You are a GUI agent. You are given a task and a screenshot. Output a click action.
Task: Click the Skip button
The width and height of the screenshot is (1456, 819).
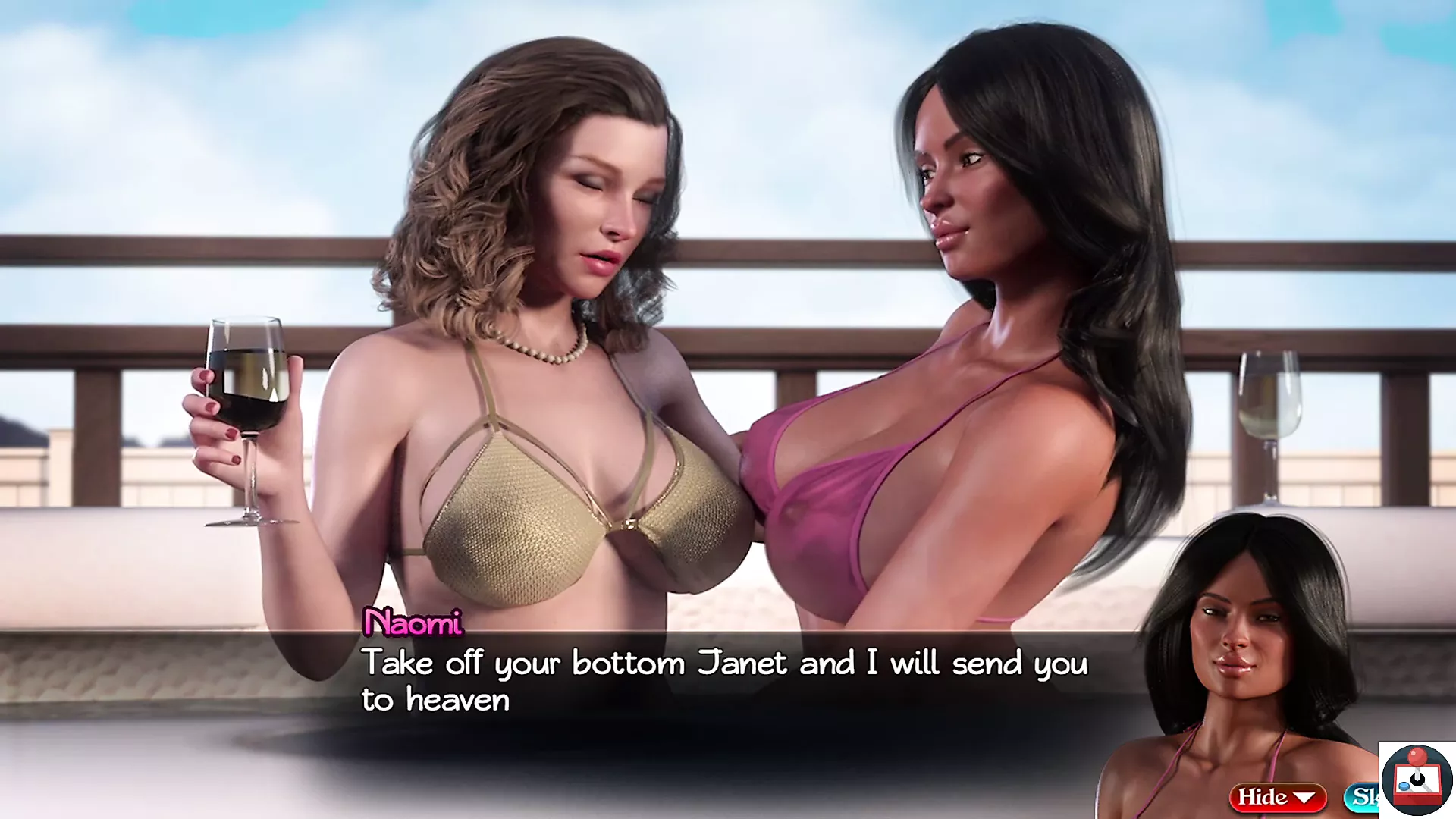pos(1362,796)
